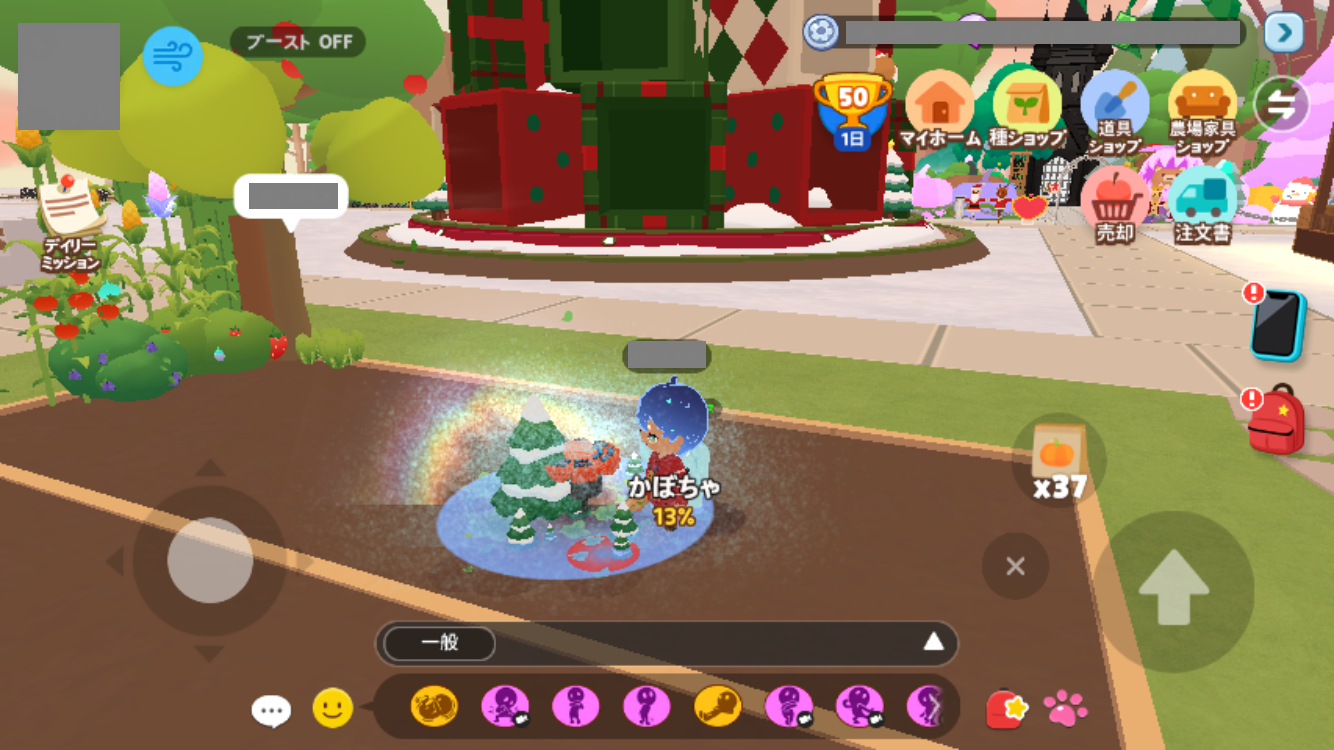
Task: Toggle the wind boost button
Action: [x=172, y=56]
